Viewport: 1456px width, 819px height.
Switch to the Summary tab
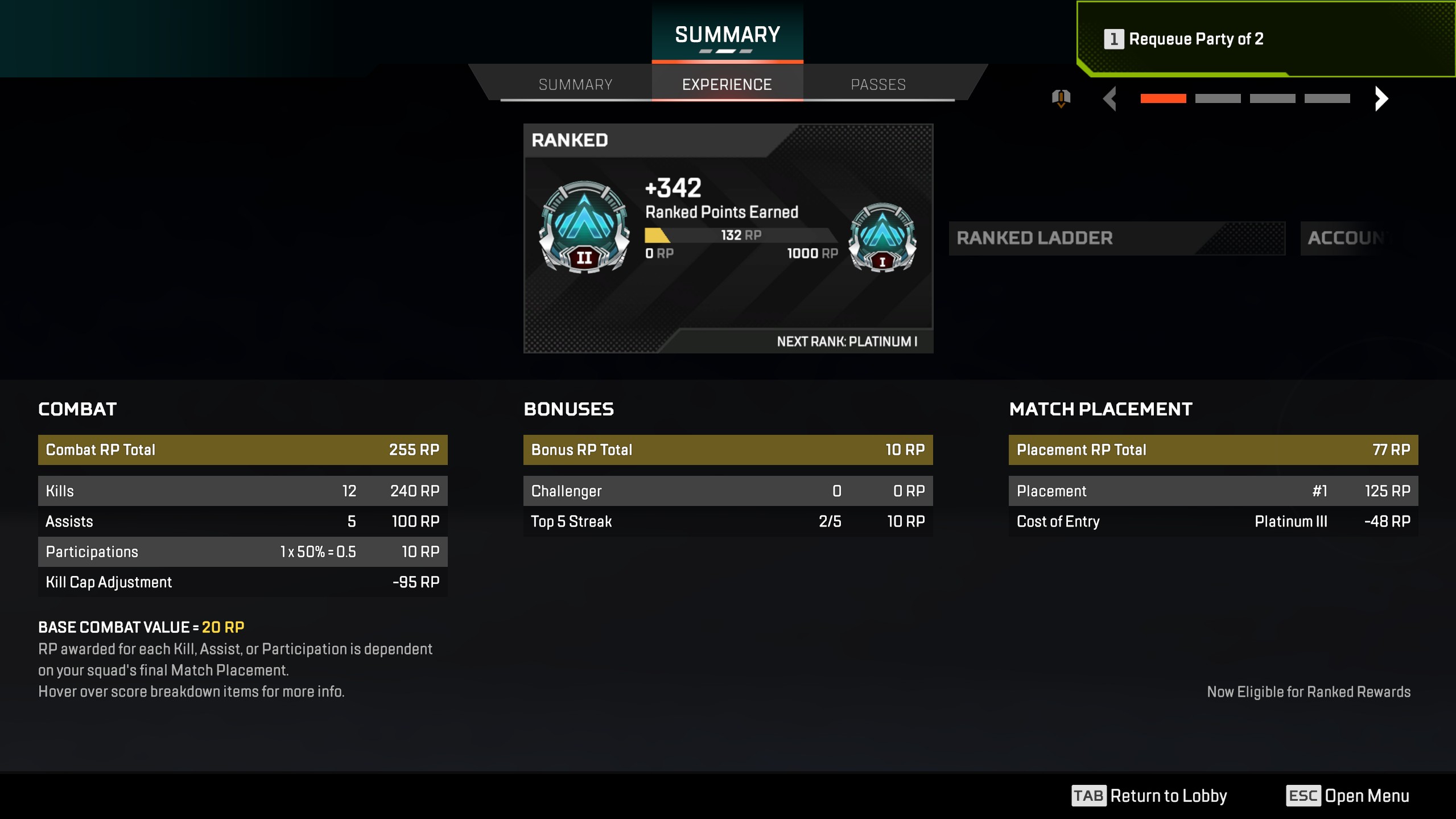pyautogui.click(x=575, y=84)
